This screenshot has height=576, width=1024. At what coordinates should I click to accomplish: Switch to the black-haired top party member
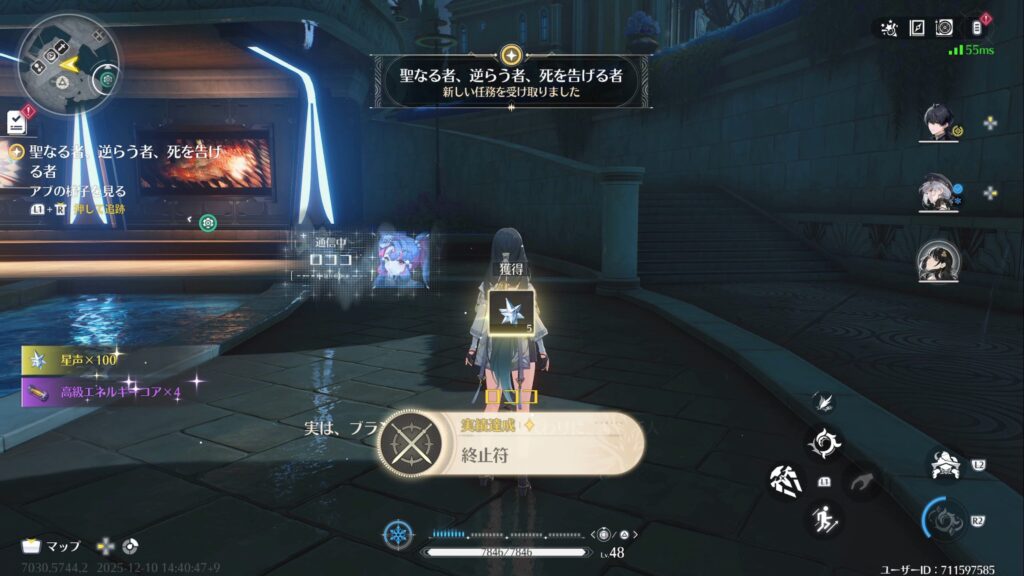pyautogui.click(x=941, y=124)
